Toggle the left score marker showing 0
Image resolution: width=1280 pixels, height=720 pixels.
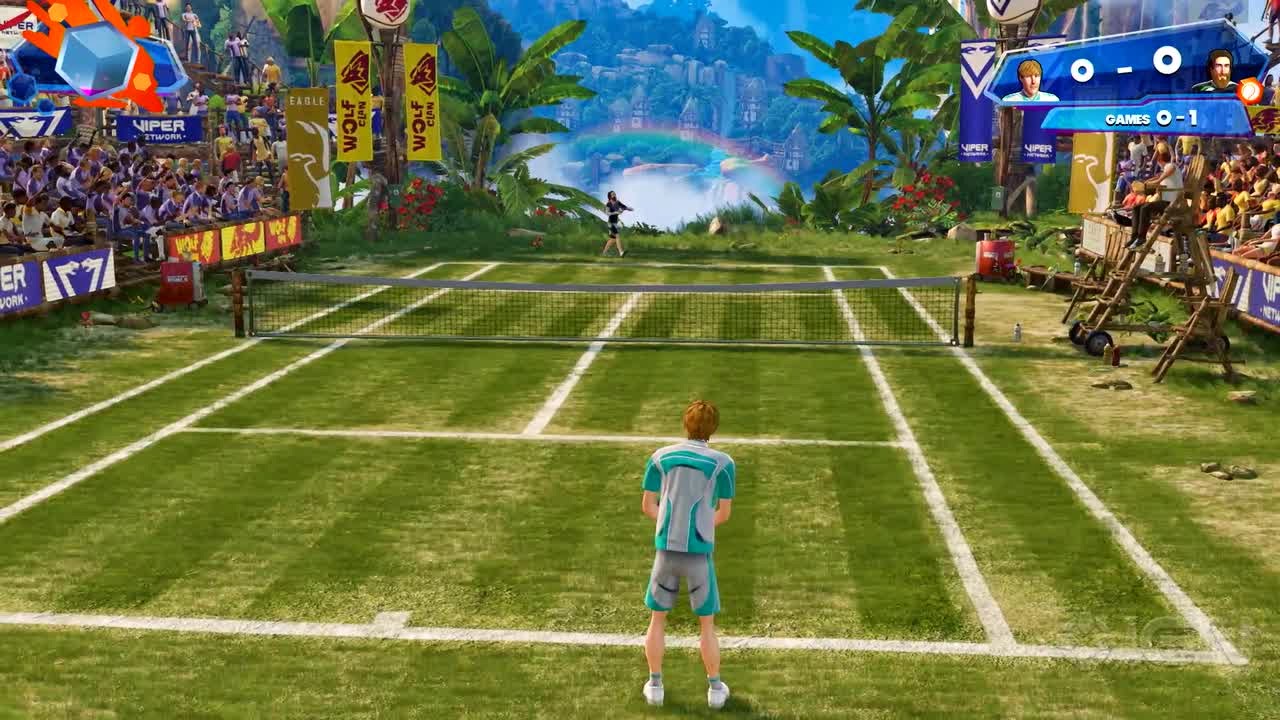tap(1083, 68)
